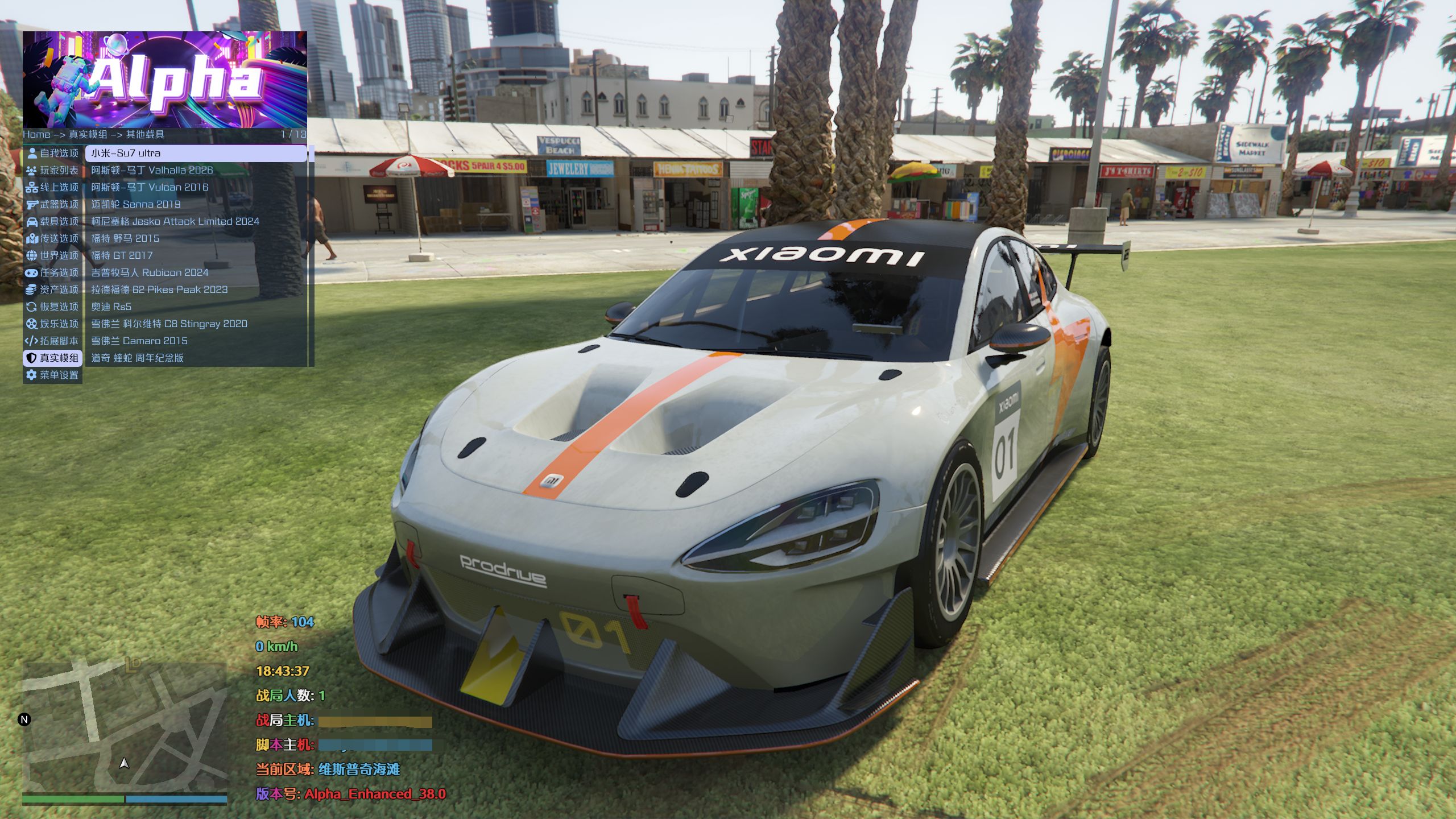Select 雪佛兰 Camaro 2015

tap(196, 341)
